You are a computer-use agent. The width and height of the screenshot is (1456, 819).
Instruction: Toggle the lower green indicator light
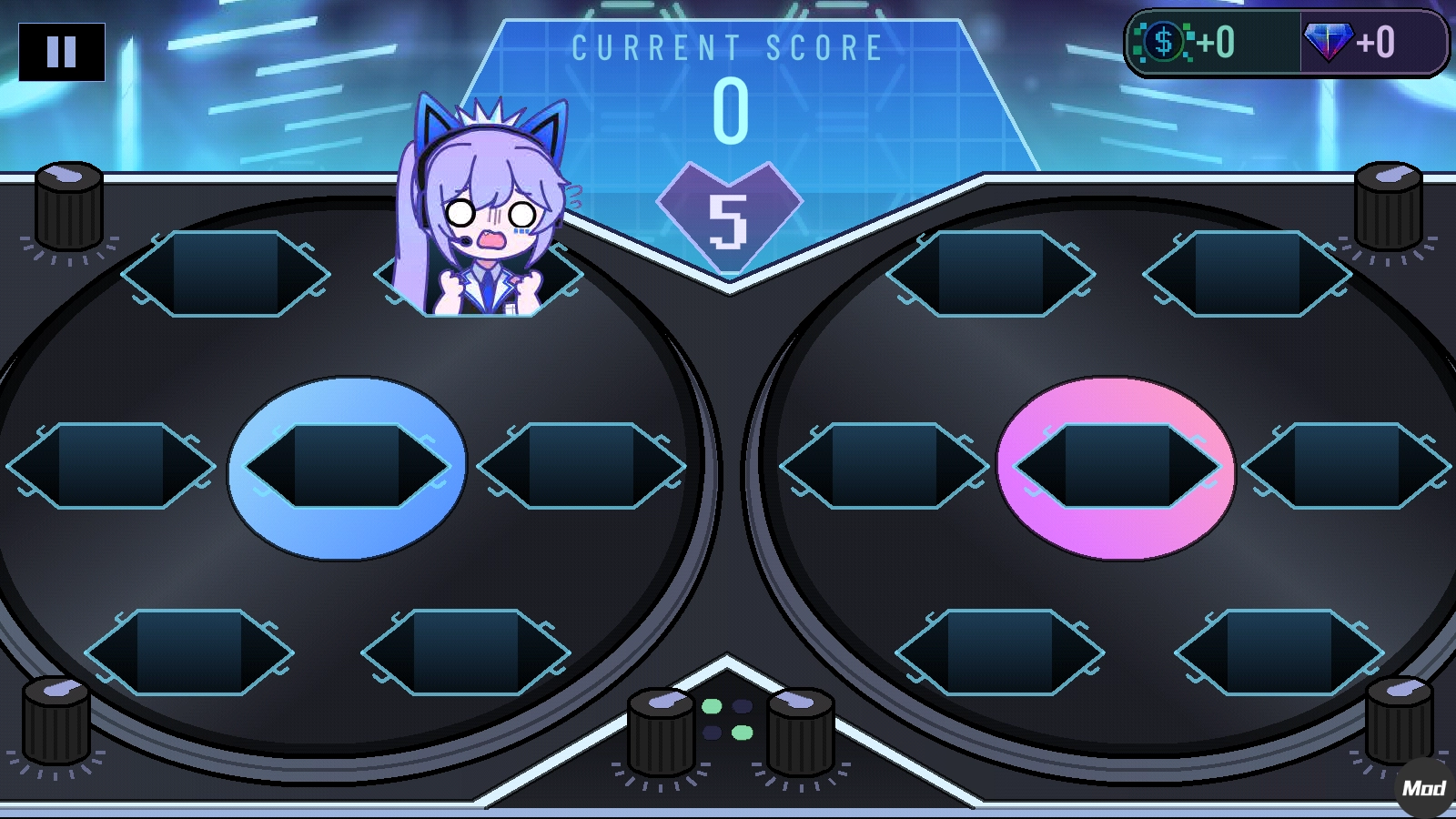[x=743, y=733]
